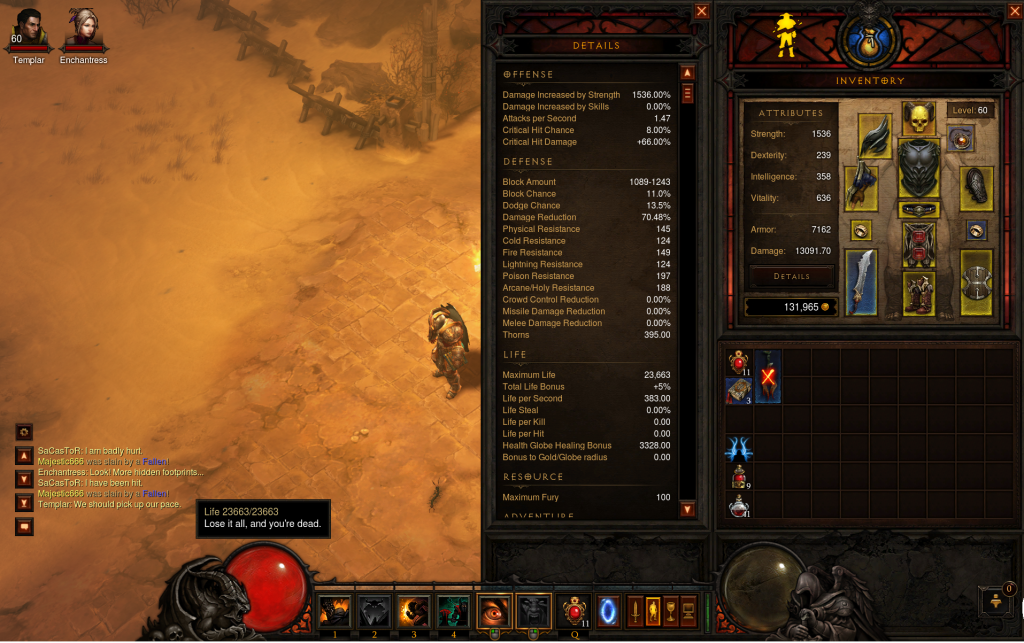Select the equipped amulet slot

click(962, 140)
